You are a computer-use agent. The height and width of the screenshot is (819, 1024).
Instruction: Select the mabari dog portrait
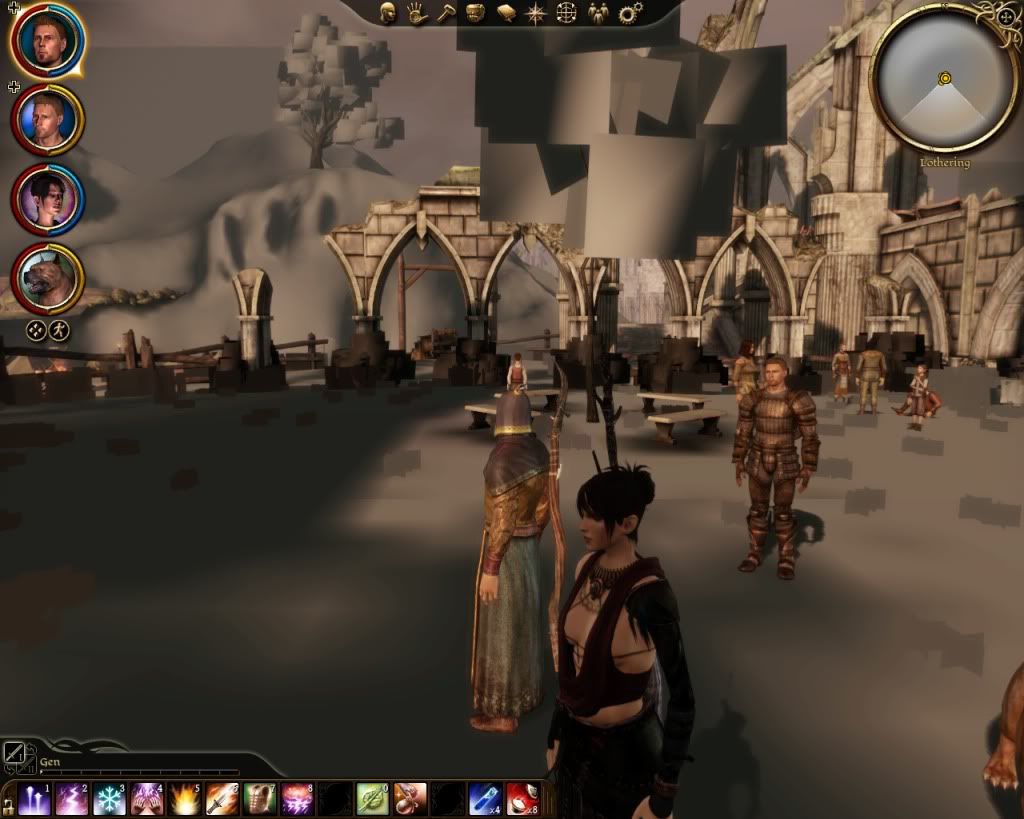point(47,279)
